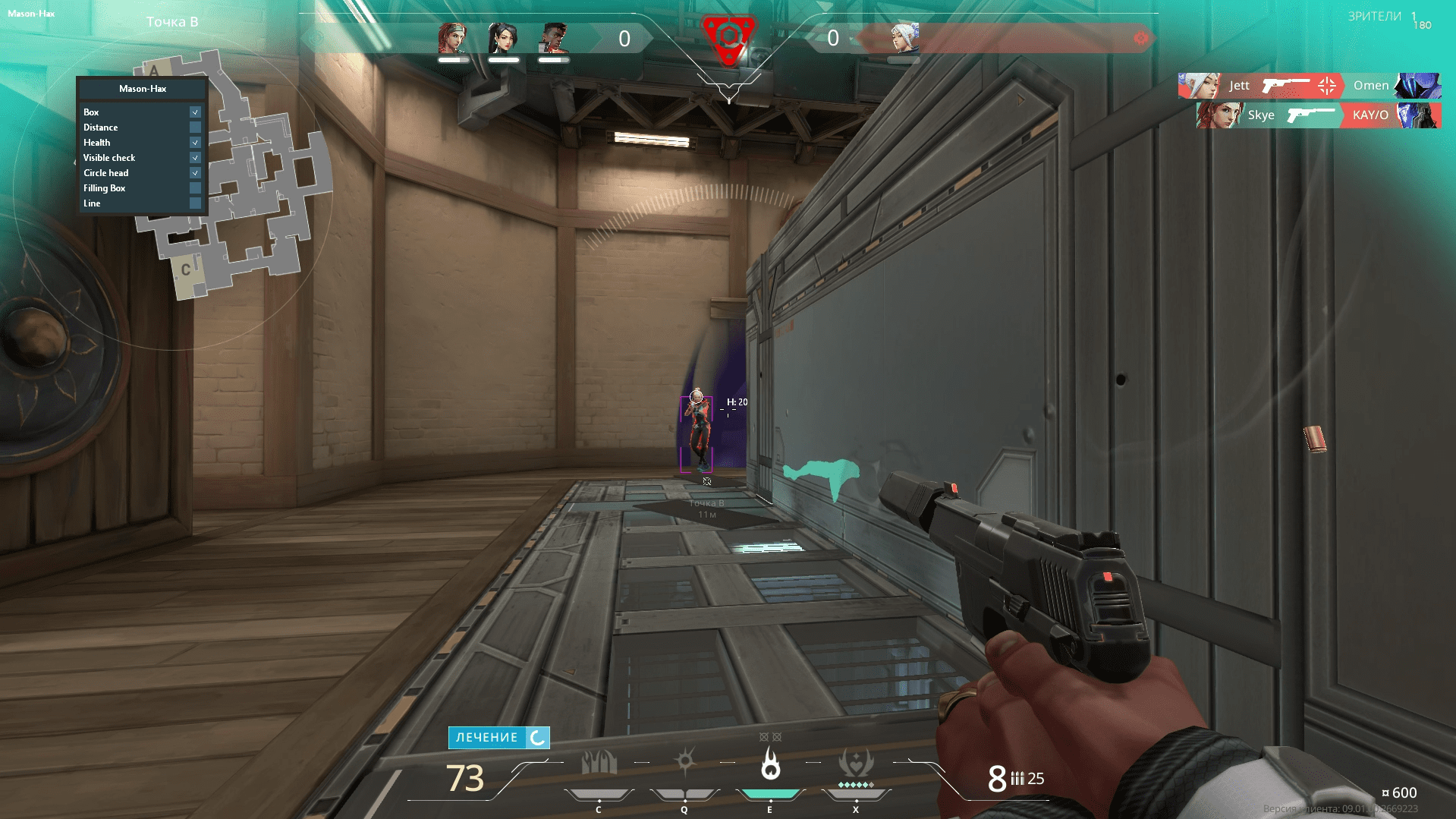Enable the Line checkbox
This screenshot has height=819, width=1456.
[x=195, y=203]
